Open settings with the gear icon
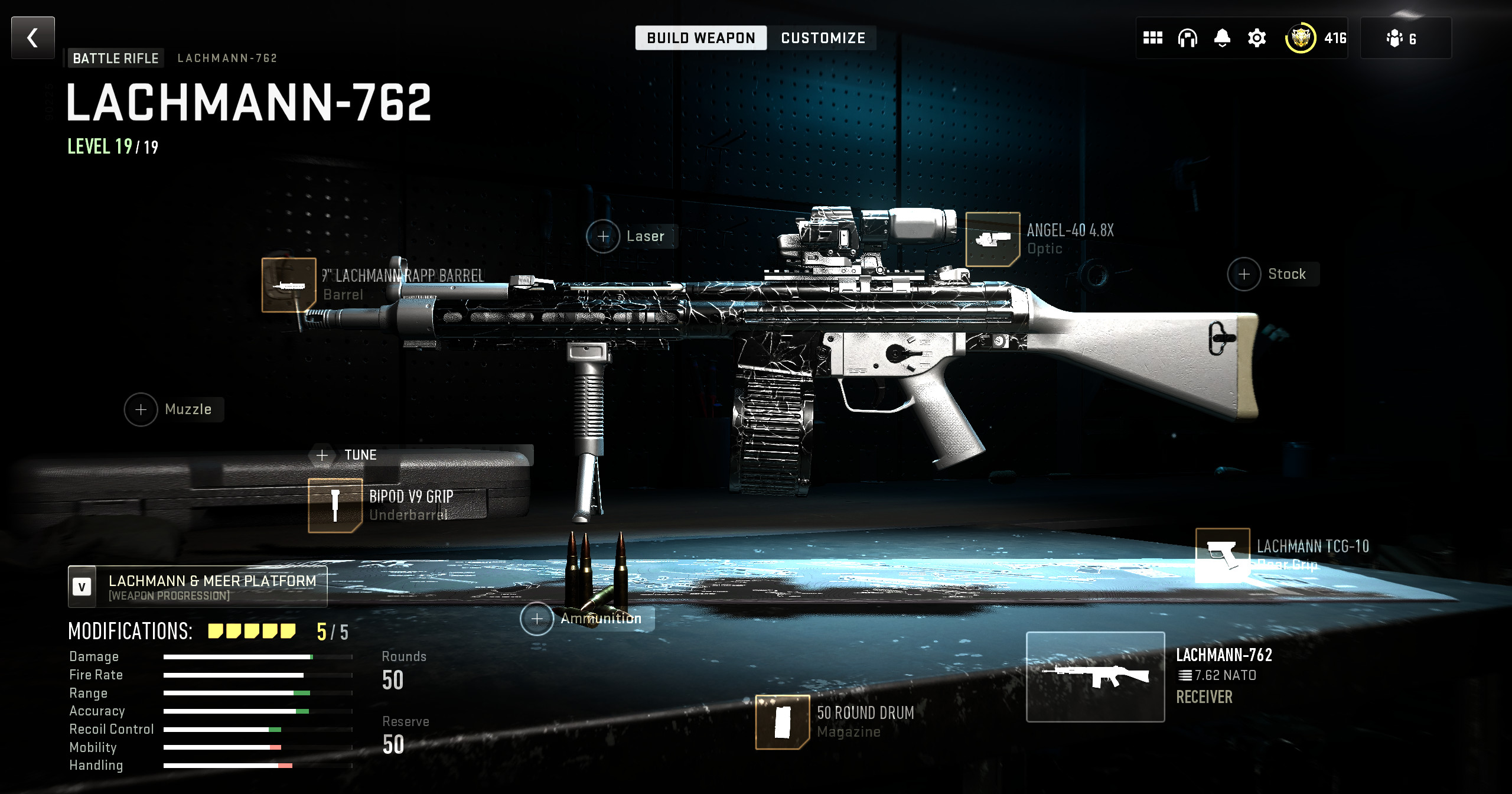 tap(1257, 38)
